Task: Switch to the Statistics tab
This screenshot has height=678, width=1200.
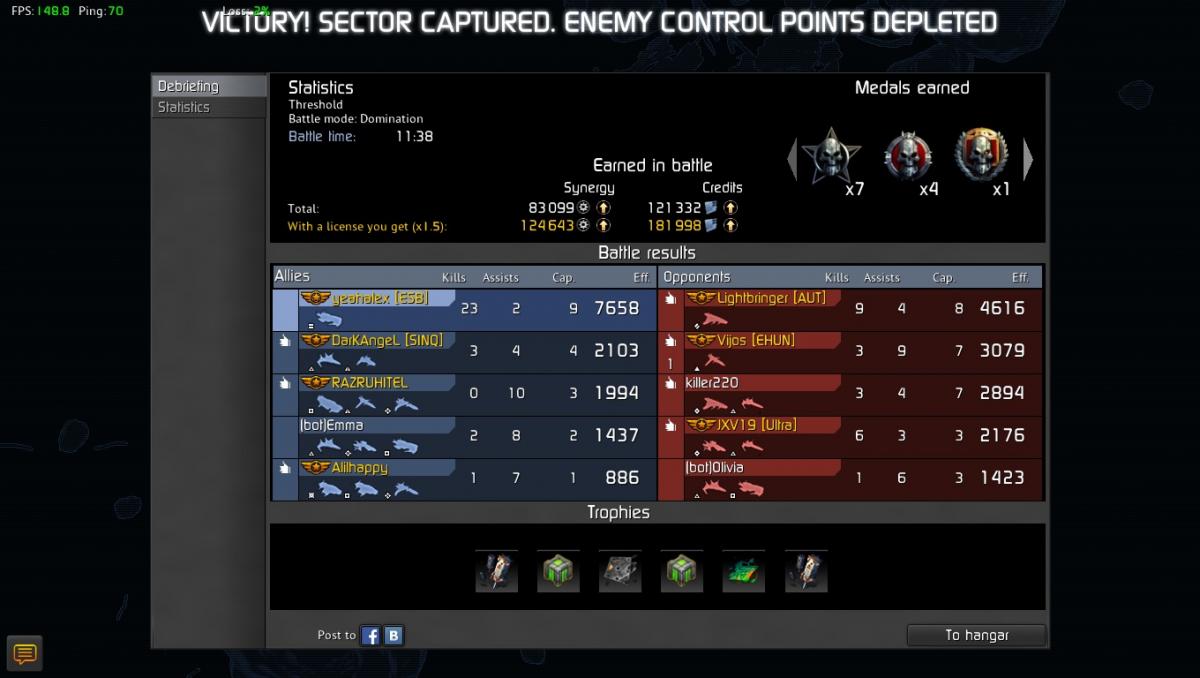Action: [184, 107]
